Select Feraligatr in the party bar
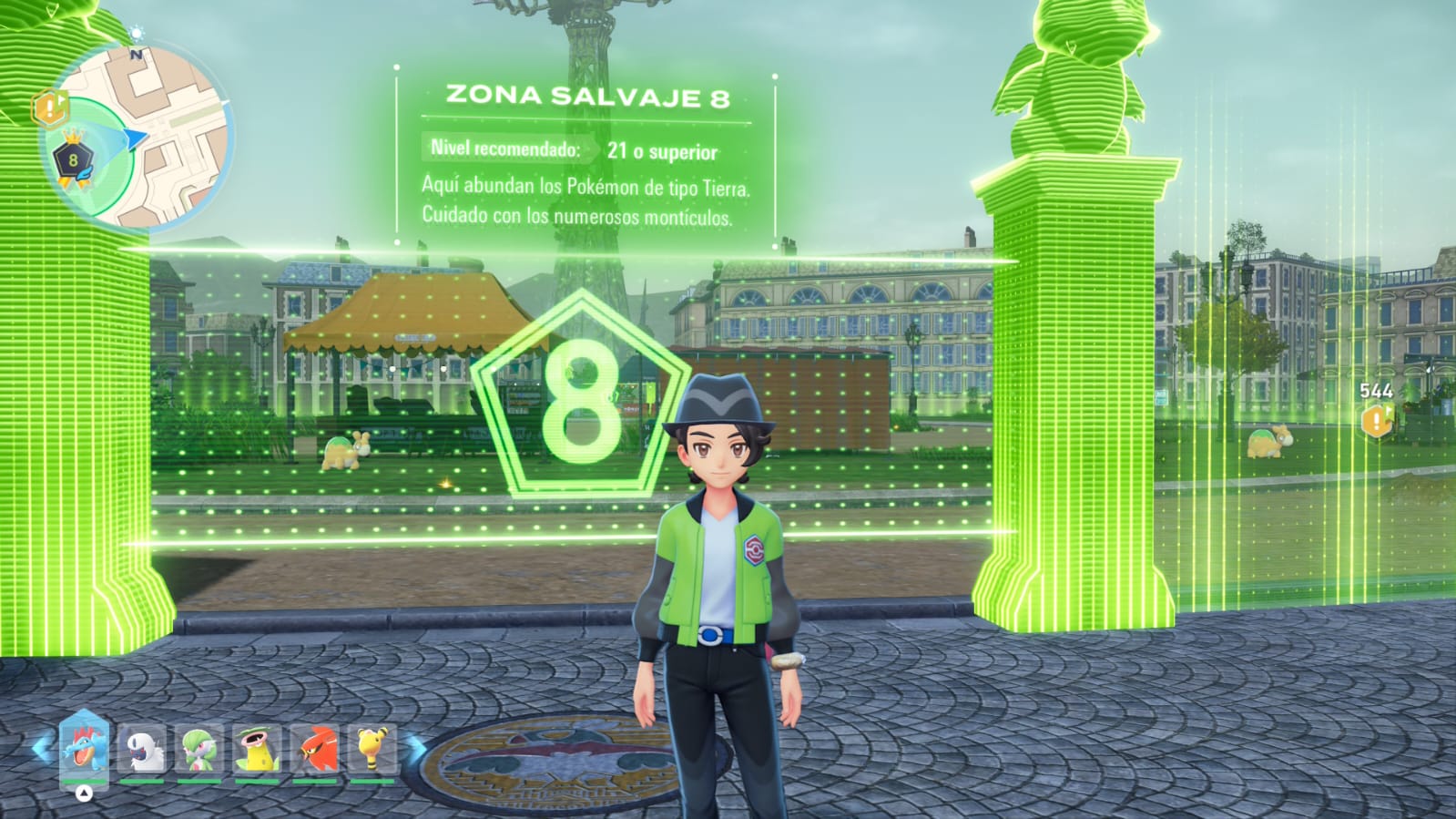 84,748
